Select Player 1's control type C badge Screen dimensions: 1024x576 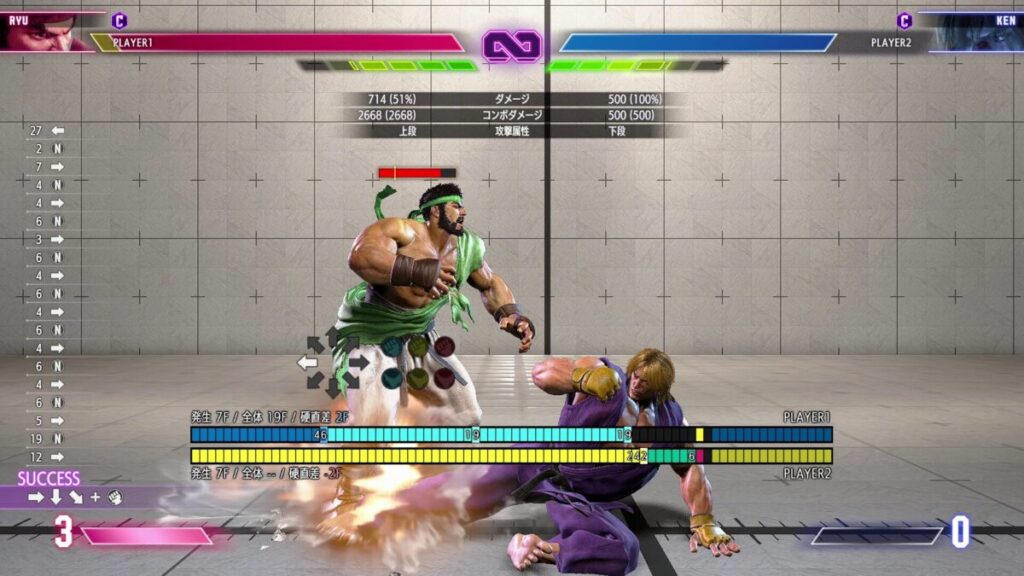(119, 21)
